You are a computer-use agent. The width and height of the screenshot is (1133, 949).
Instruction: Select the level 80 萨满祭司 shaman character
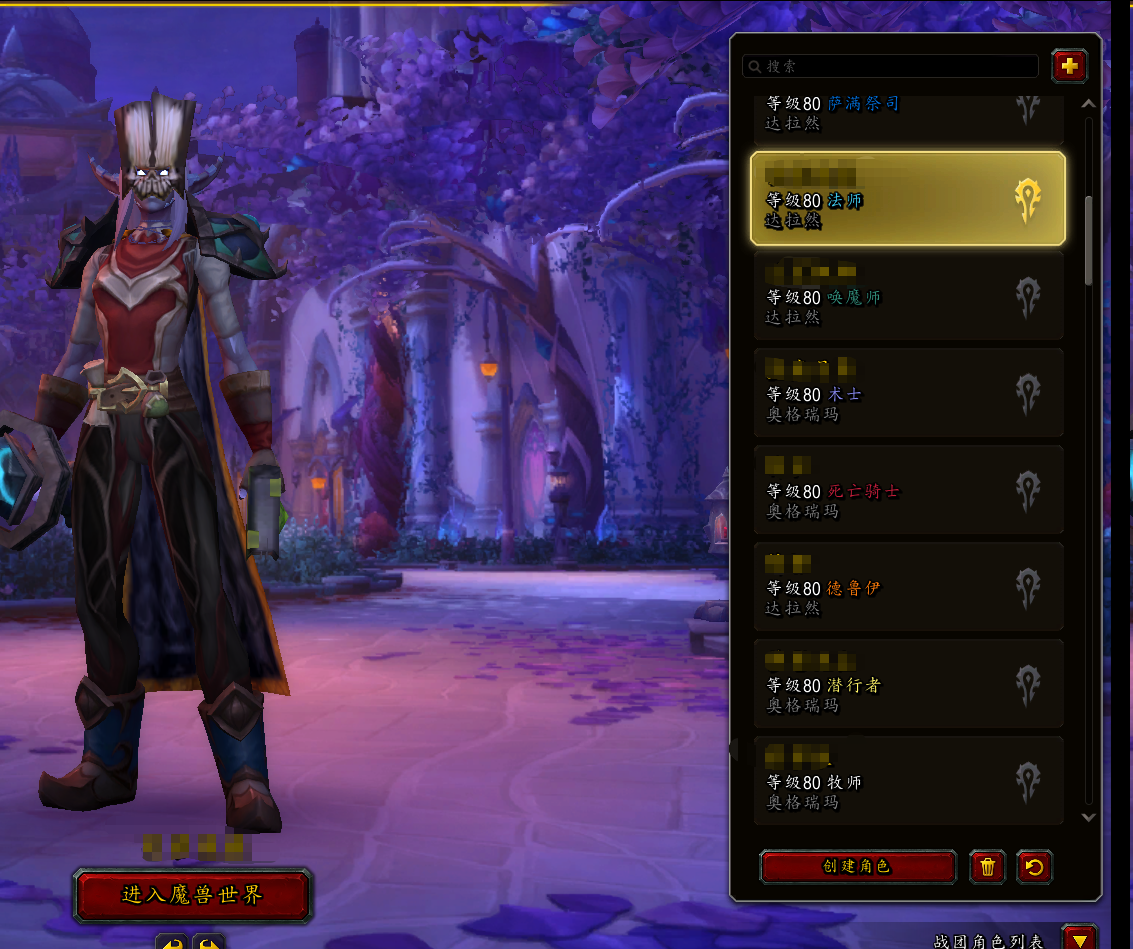coord(907,112)
